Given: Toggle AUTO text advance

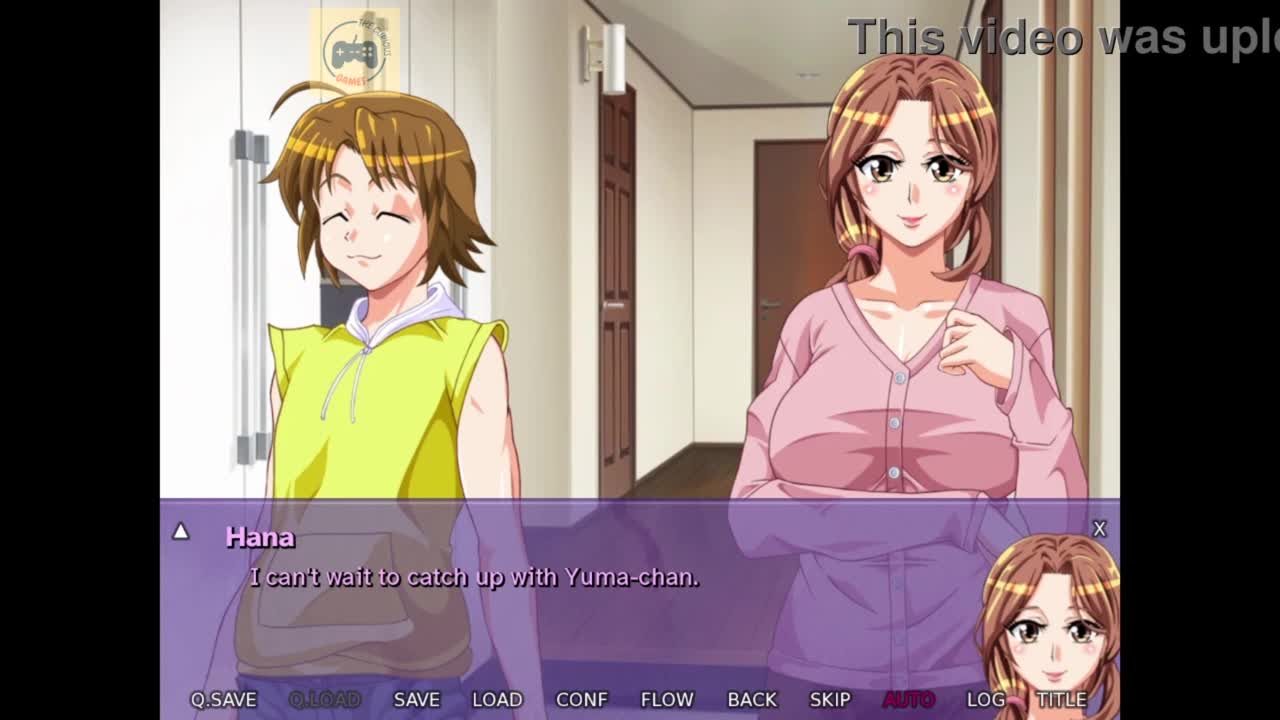Looking at the screenshot, I should 908,700.
